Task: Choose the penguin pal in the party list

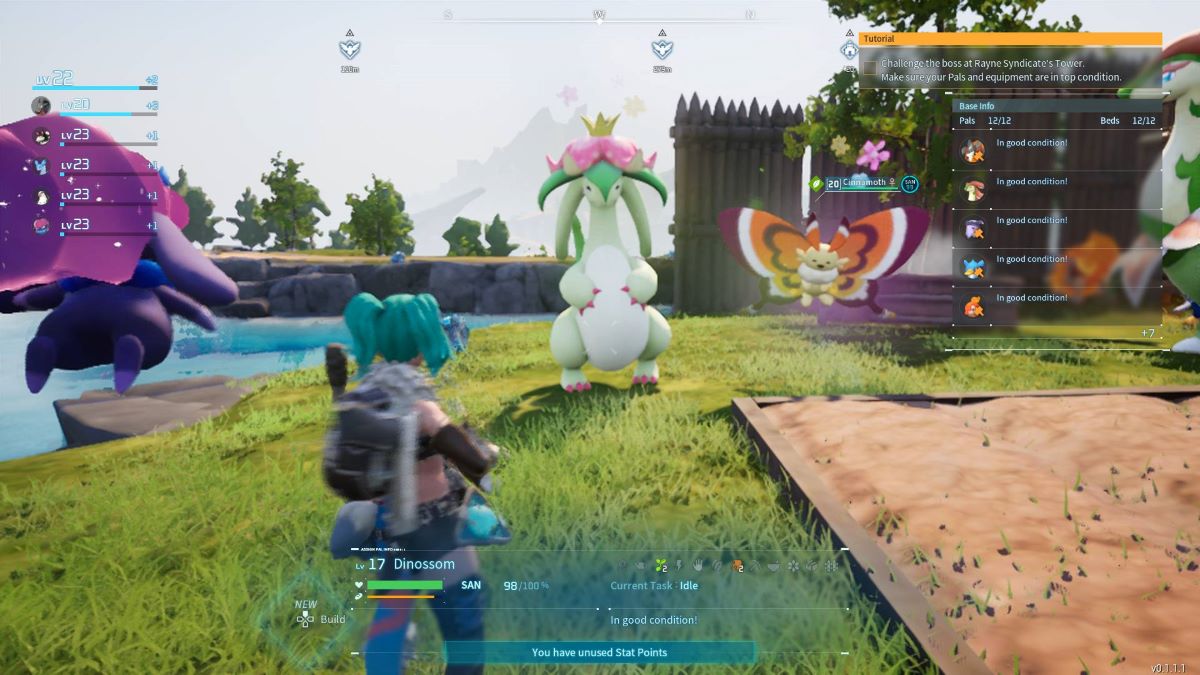Action: point(41,196)
